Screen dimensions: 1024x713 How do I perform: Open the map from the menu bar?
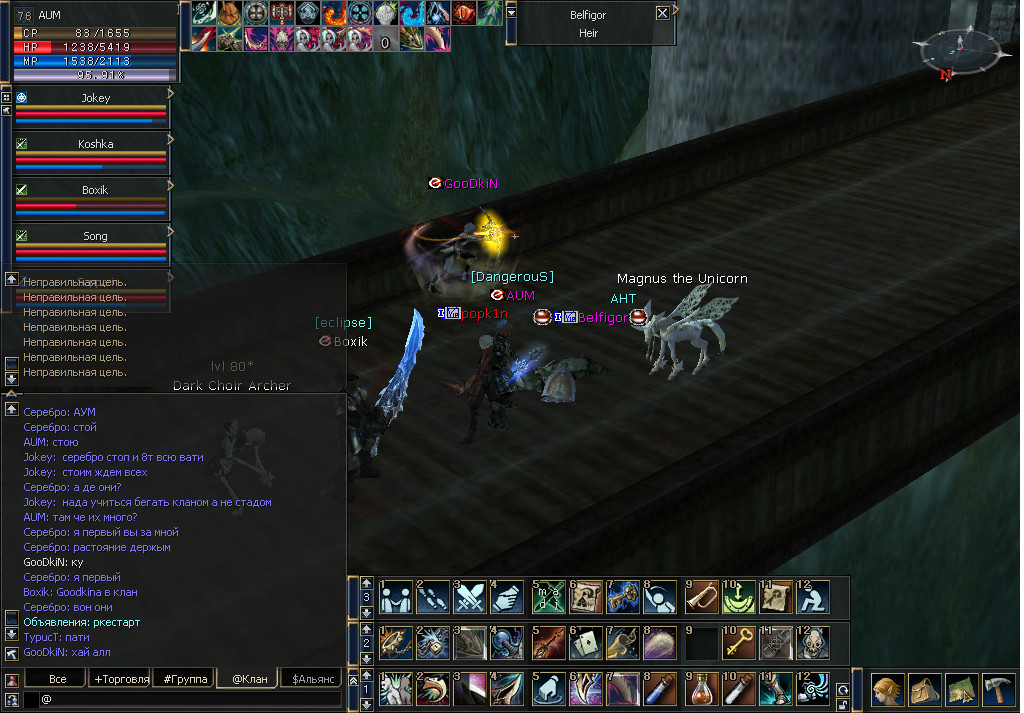pos(960,690)
